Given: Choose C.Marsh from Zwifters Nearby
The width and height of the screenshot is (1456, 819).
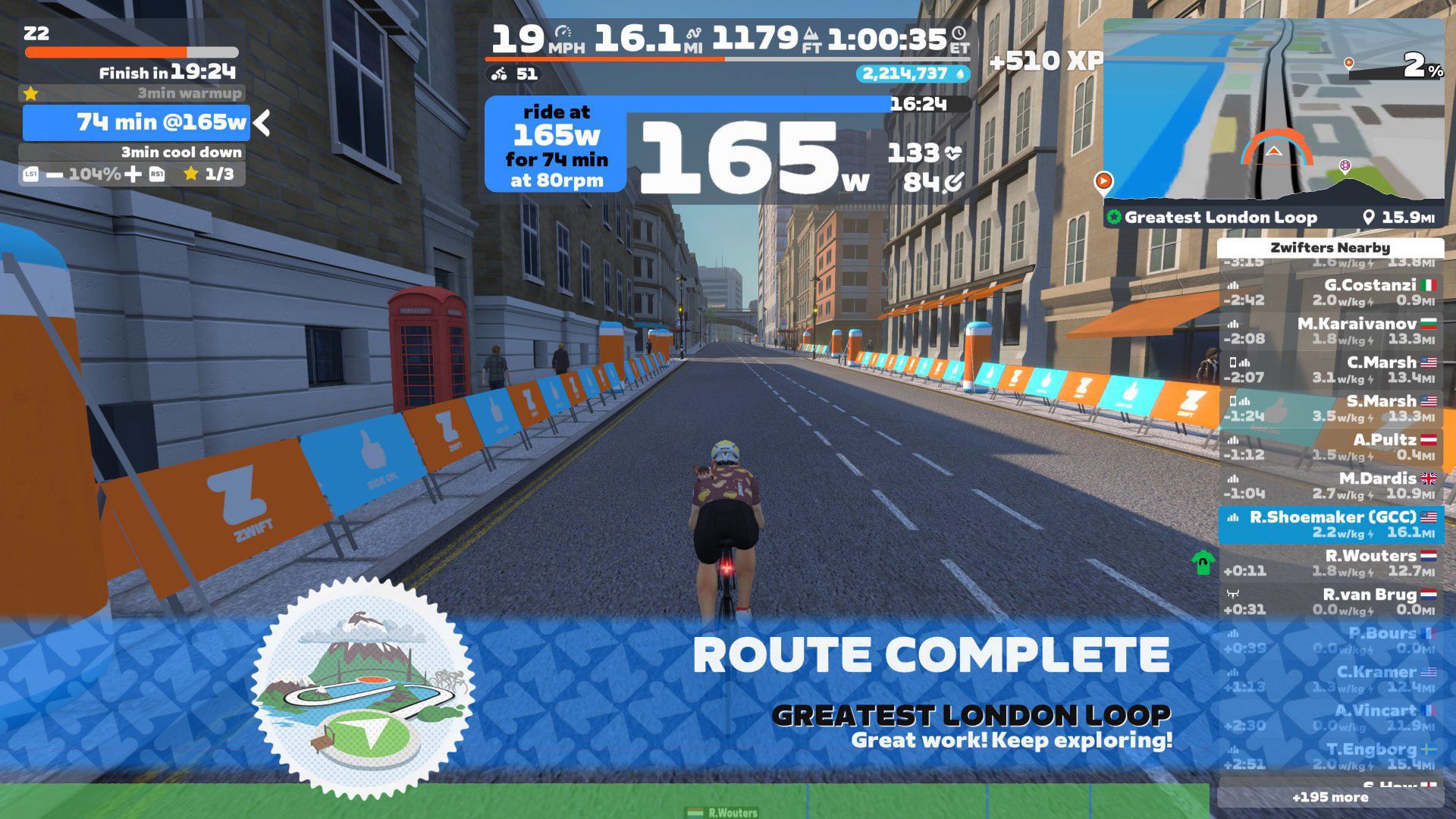Looking at the screenshot, I should (1330, 369).
